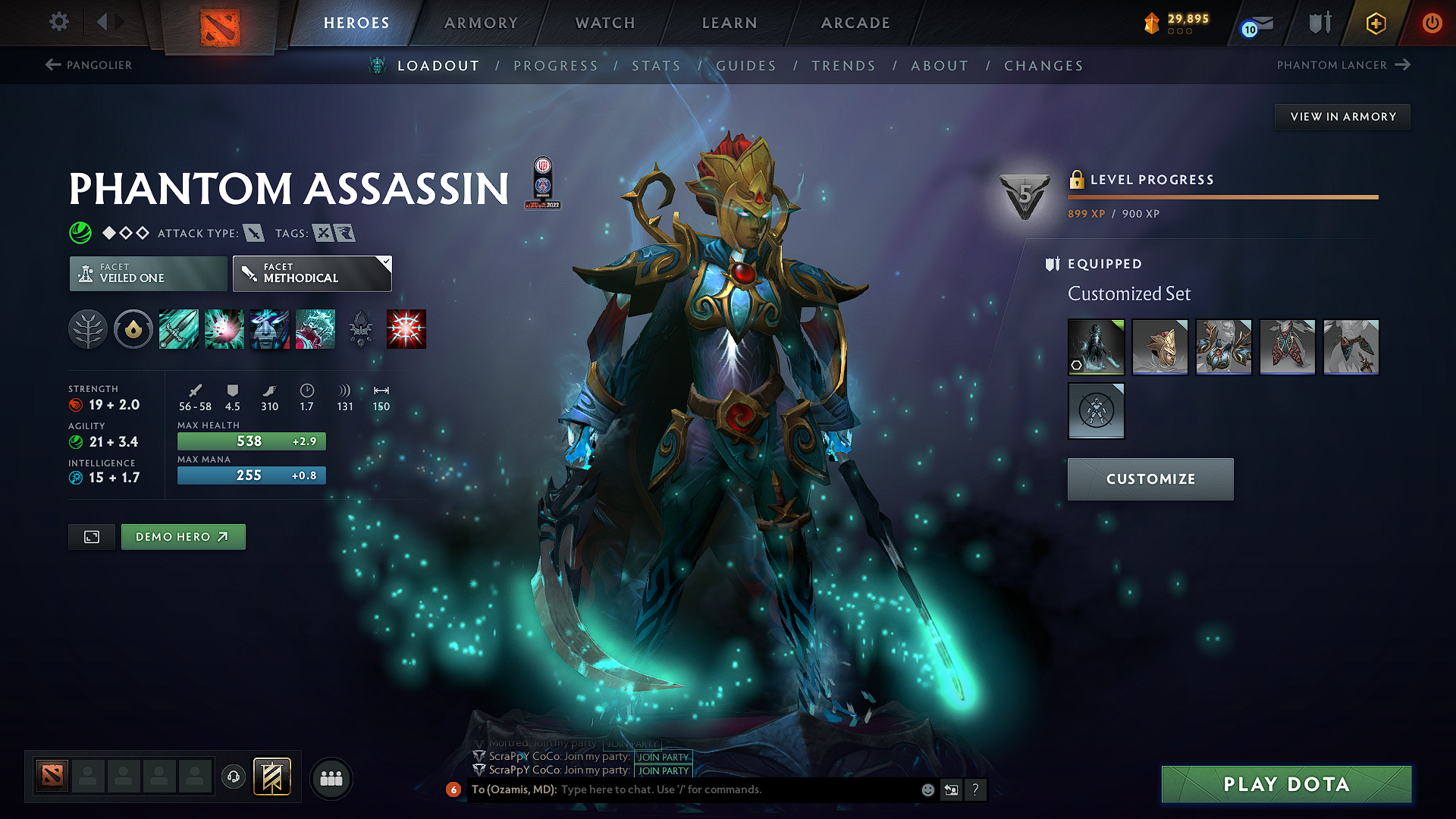Viewport: 1456px width, 819px height.
Task: Open the voice chat headset icon
Action: click(x=234, y=777)
